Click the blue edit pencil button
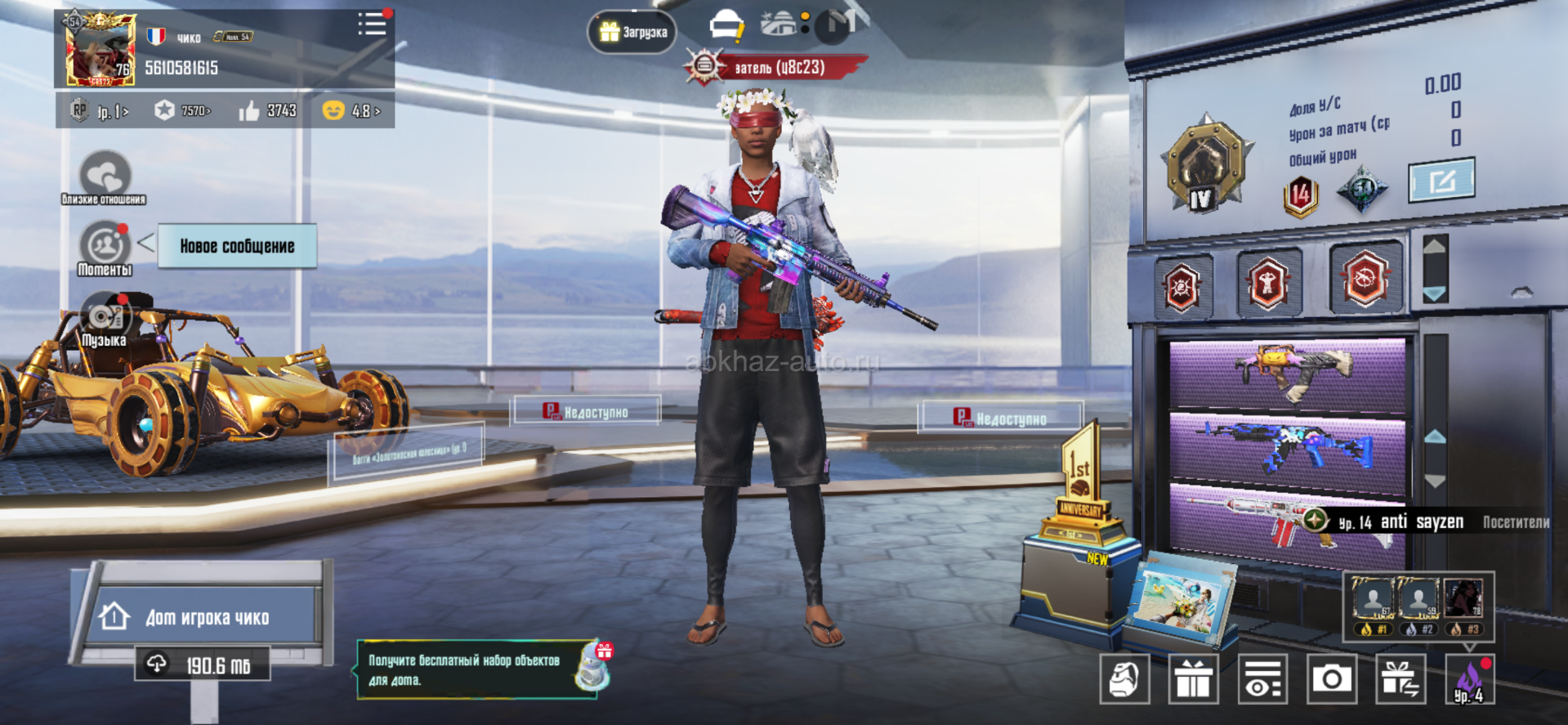This screenshot has height=725, width=1568. tap(1441, 180)
